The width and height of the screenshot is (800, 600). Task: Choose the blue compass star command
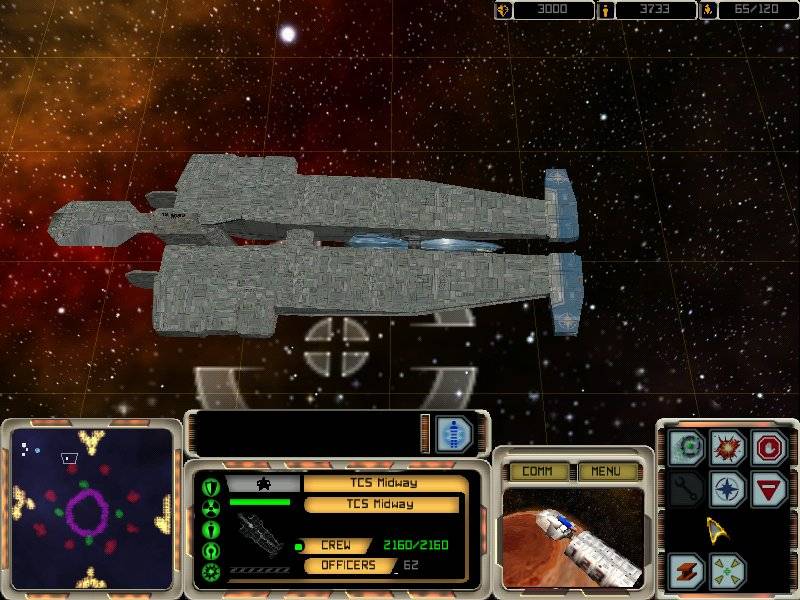point(728,489)
